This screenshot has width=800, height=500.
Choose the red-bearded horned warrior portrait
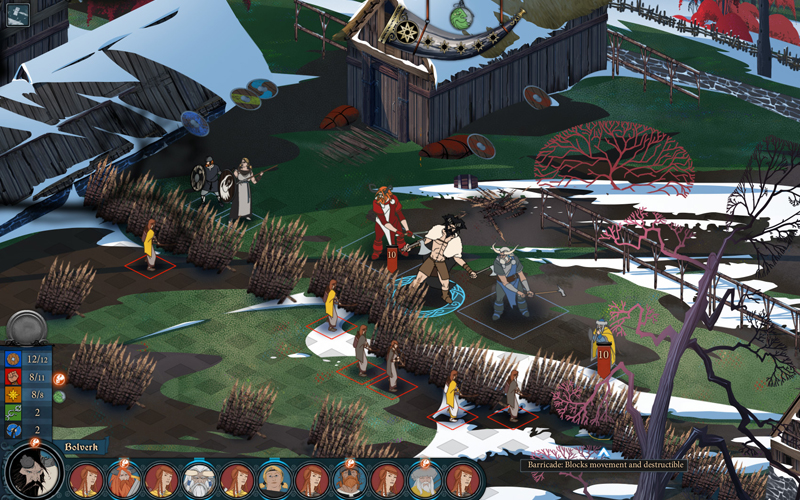tap(124, 481)
